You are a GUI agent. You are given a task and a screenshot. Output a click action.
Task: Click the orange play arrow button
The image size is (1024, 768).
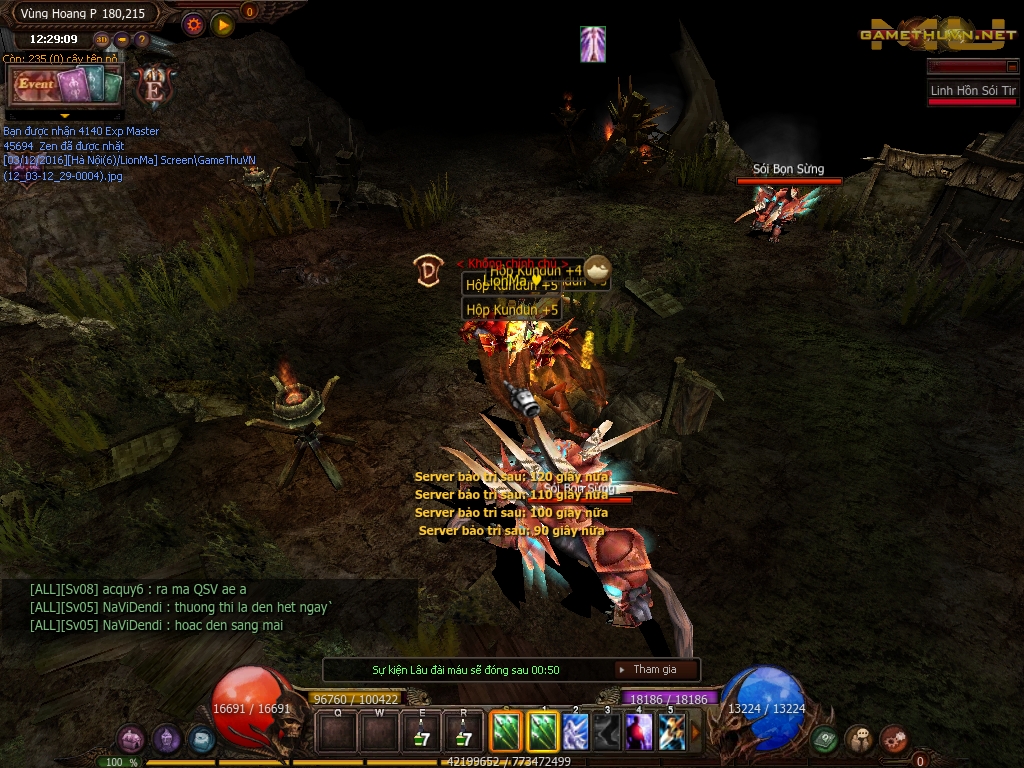222,24
